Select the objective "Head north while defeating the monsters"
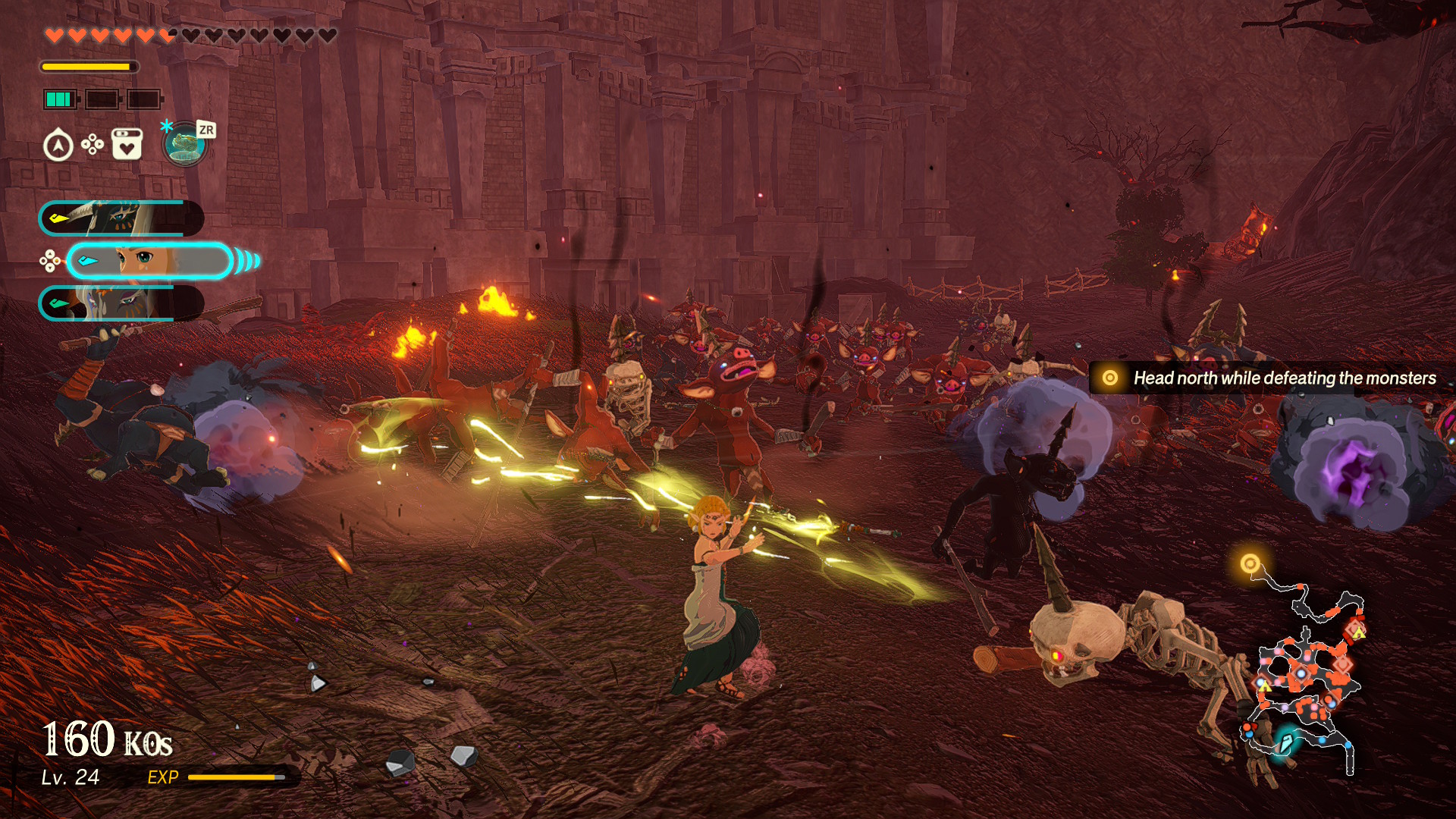This screenshot has height=819, width=1456. (x=1272, y=378)
